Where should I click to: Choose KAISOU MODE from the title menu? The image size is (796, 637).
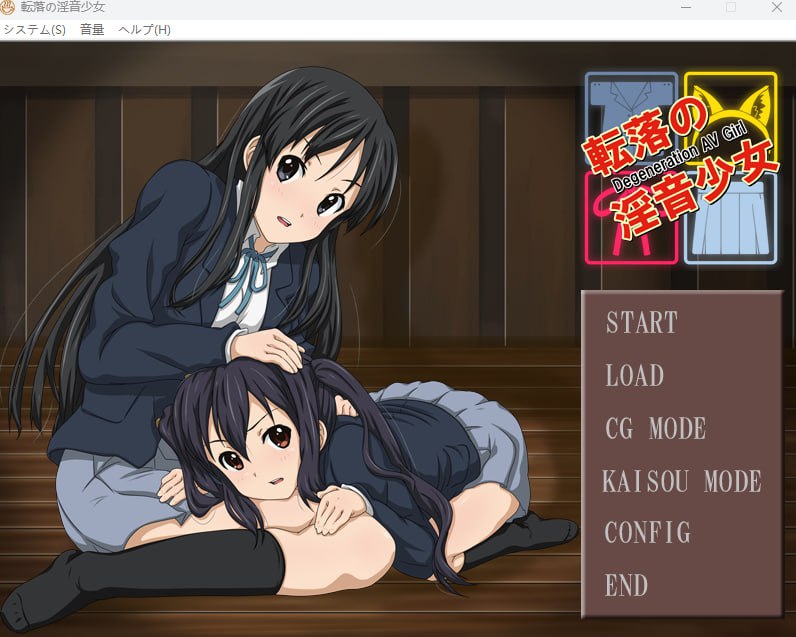(682, 481)
